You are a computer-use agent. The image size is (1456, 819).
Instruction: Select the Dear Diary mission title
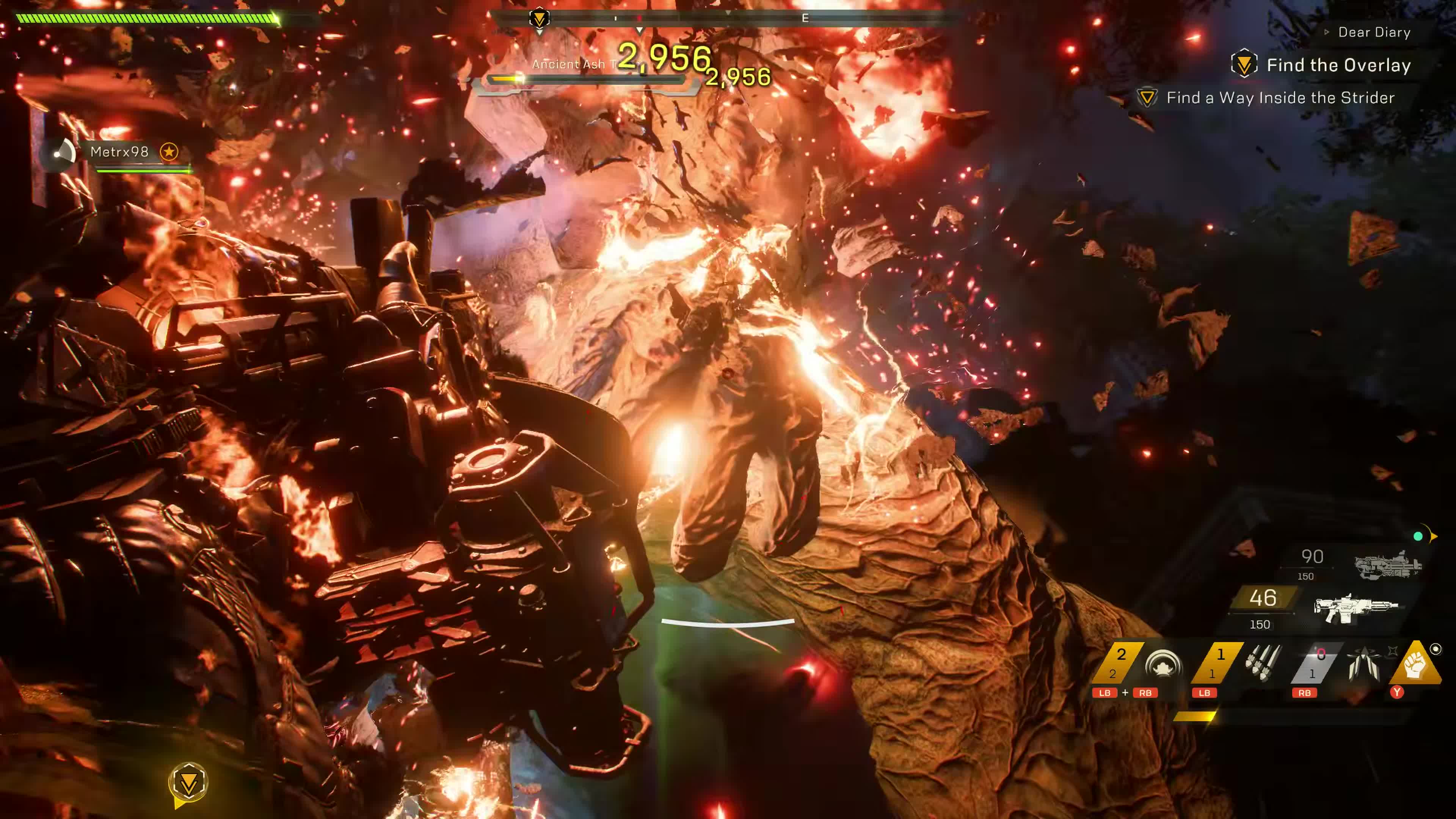tap(1373, 31)
